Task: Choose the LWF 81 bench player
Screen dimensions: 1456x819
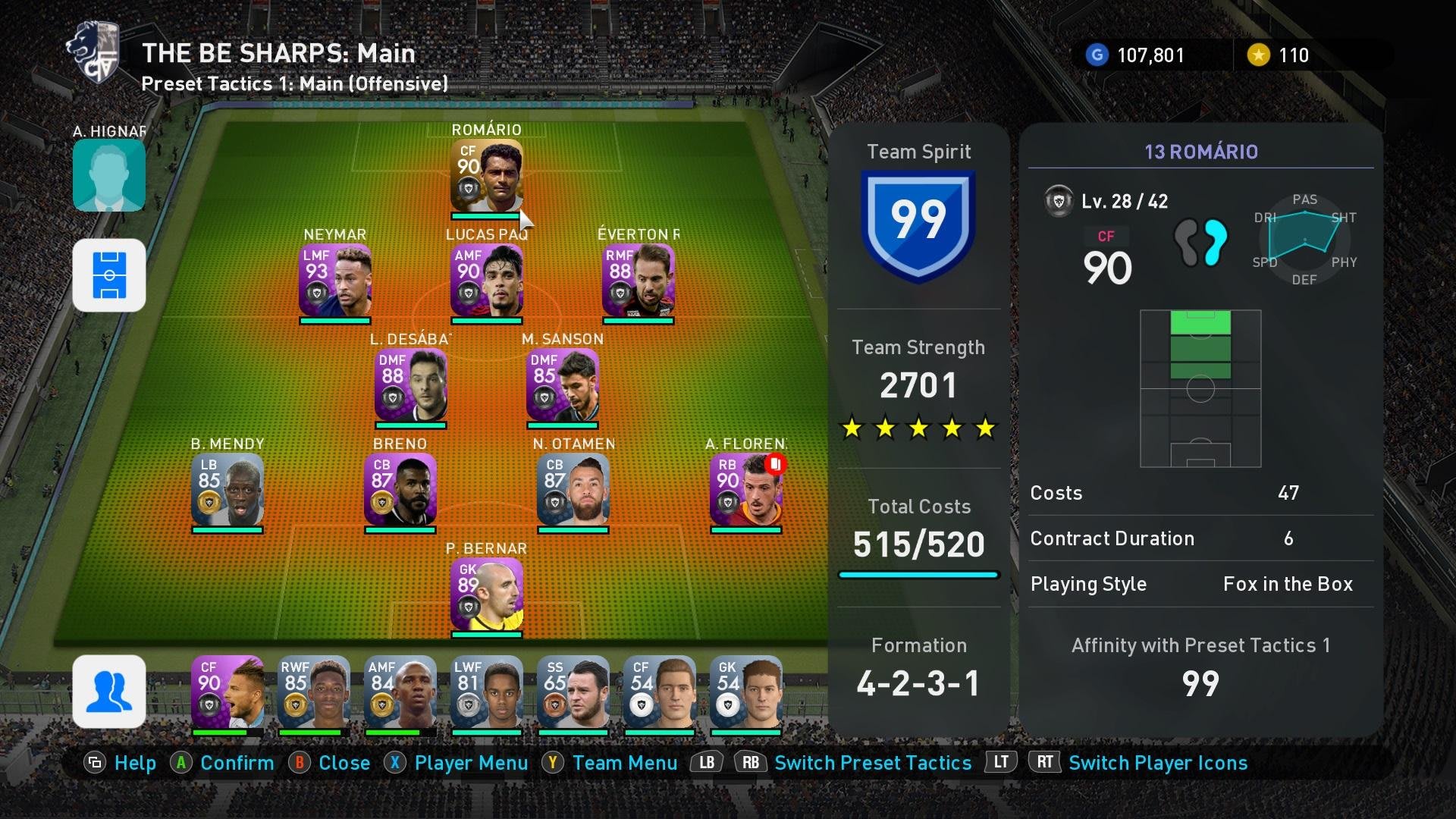Action: 486,691
